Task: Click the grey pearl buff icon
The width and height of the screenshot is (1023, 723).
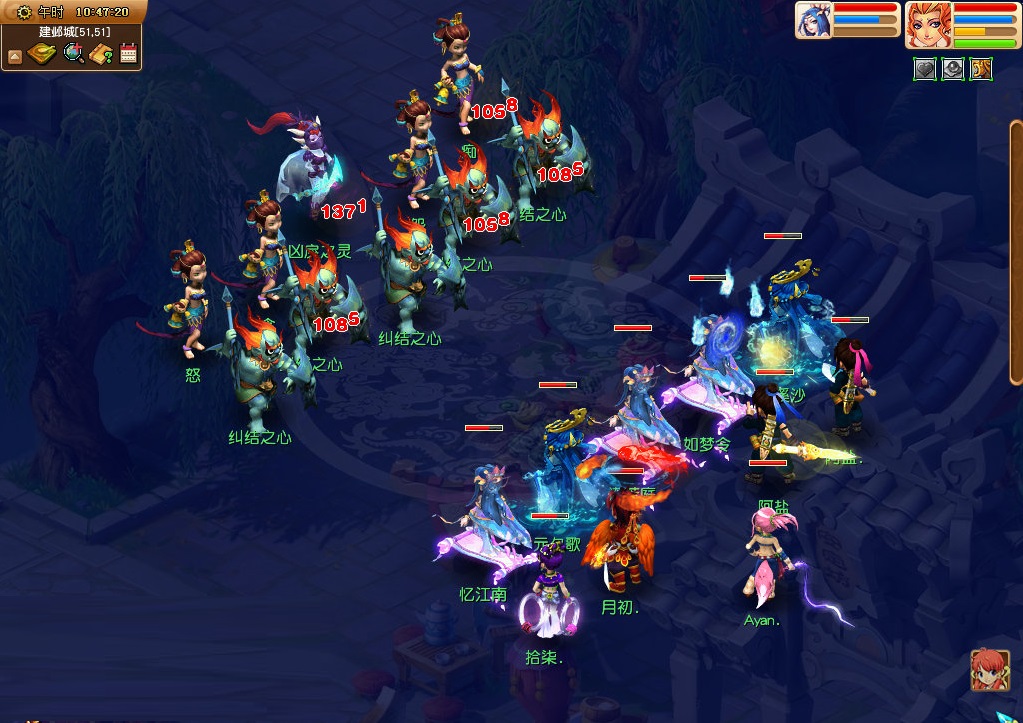Action: pos(953,70)
